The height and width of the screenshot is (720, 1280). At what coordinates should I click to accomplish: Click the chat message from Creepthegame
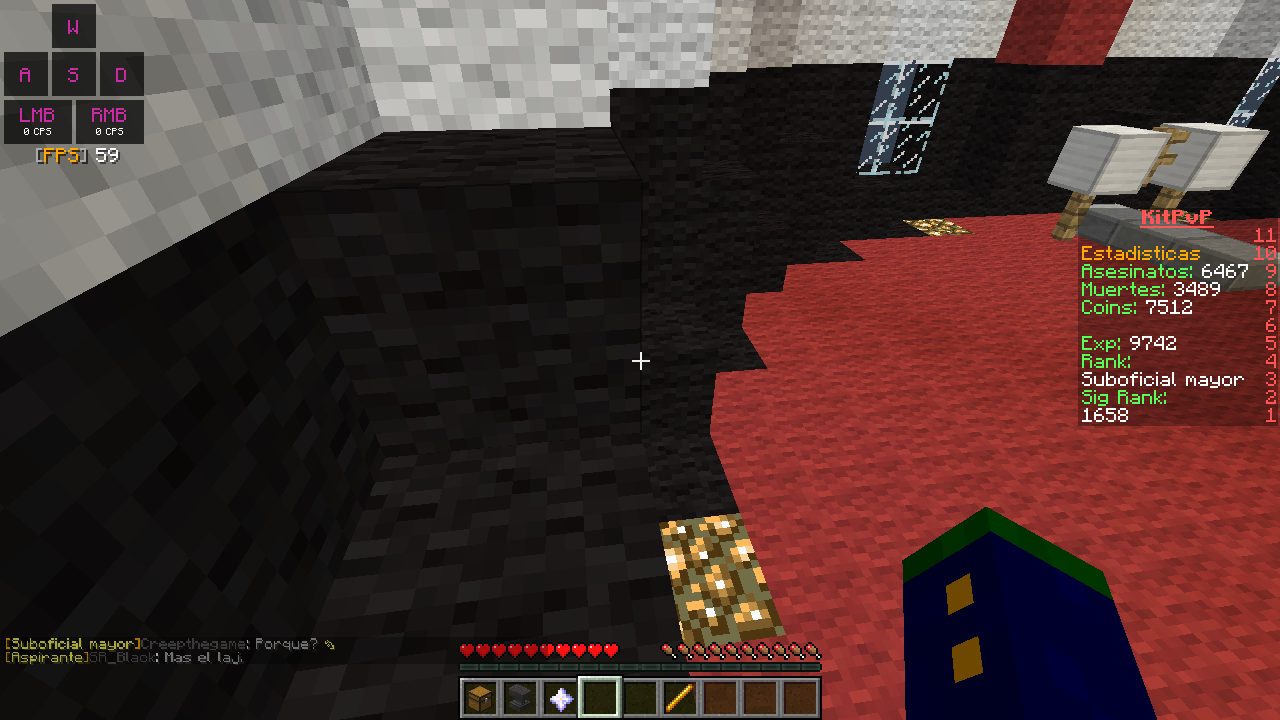[x=170, y=644]
